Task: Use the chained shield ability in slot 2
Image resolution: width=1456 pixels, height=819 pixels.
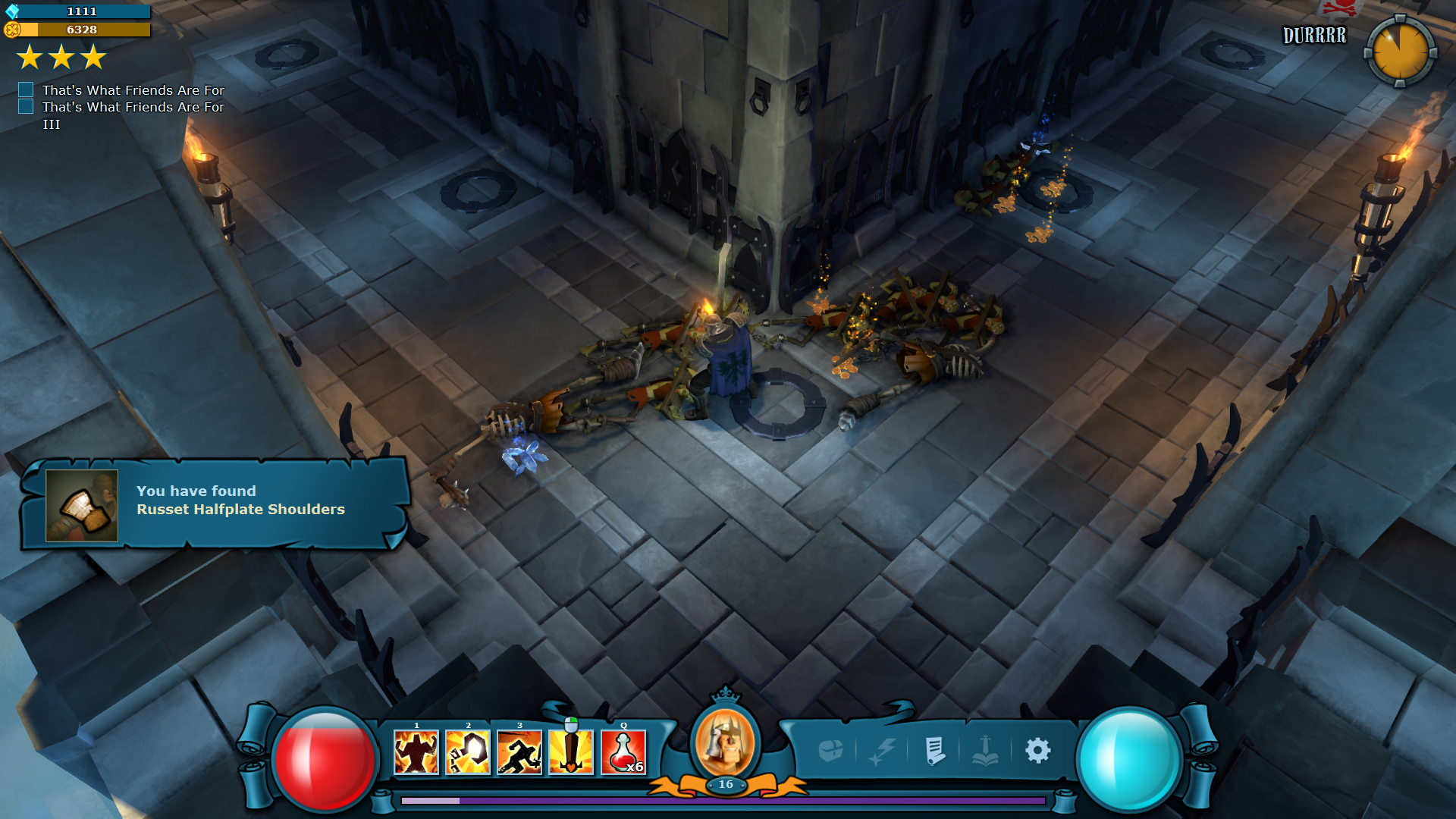Action: [x=468, y=752]
